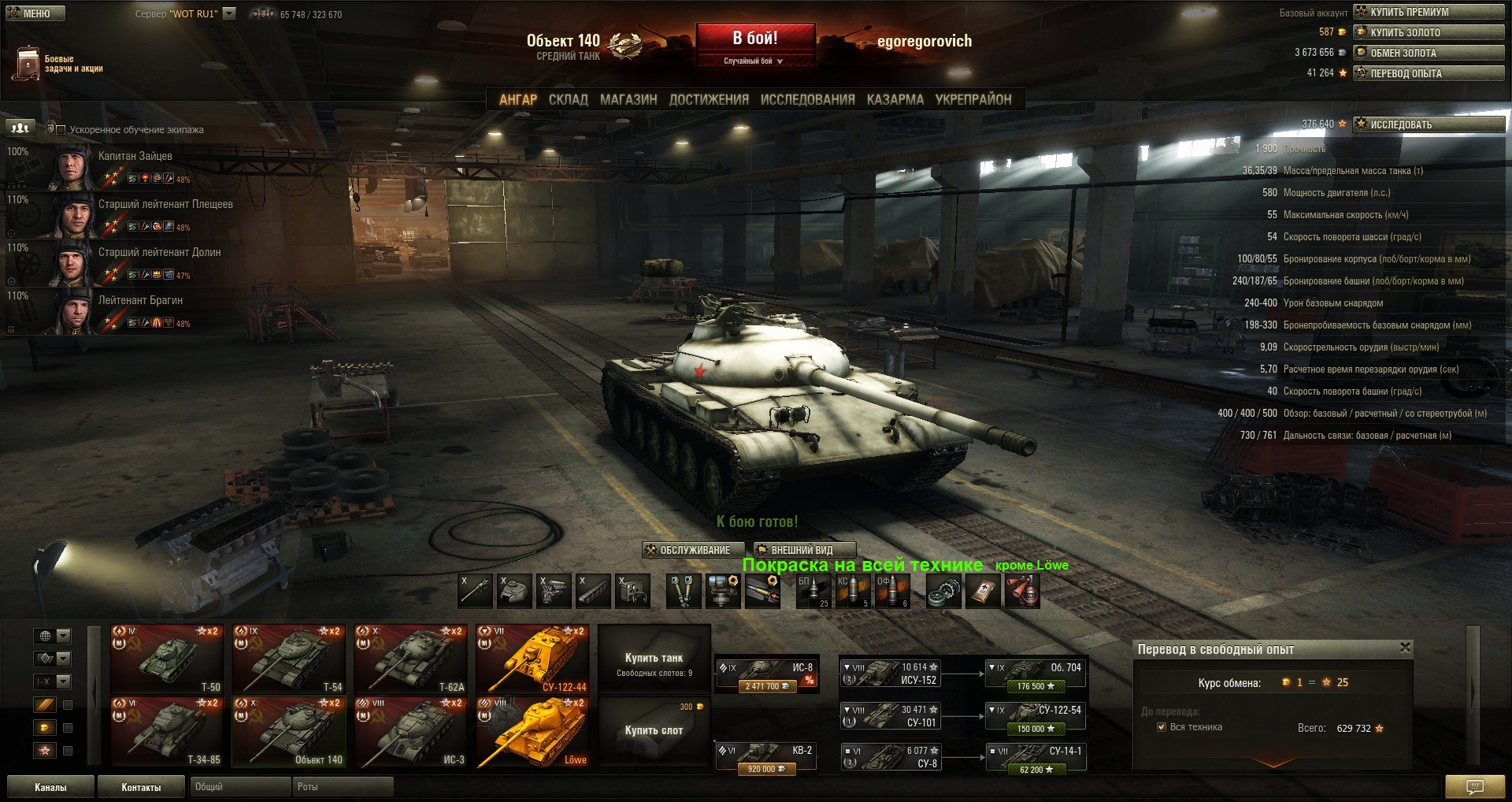Close the Перевод в свободный опыт panel
Screen dimensions: 1512x802
1405,648
